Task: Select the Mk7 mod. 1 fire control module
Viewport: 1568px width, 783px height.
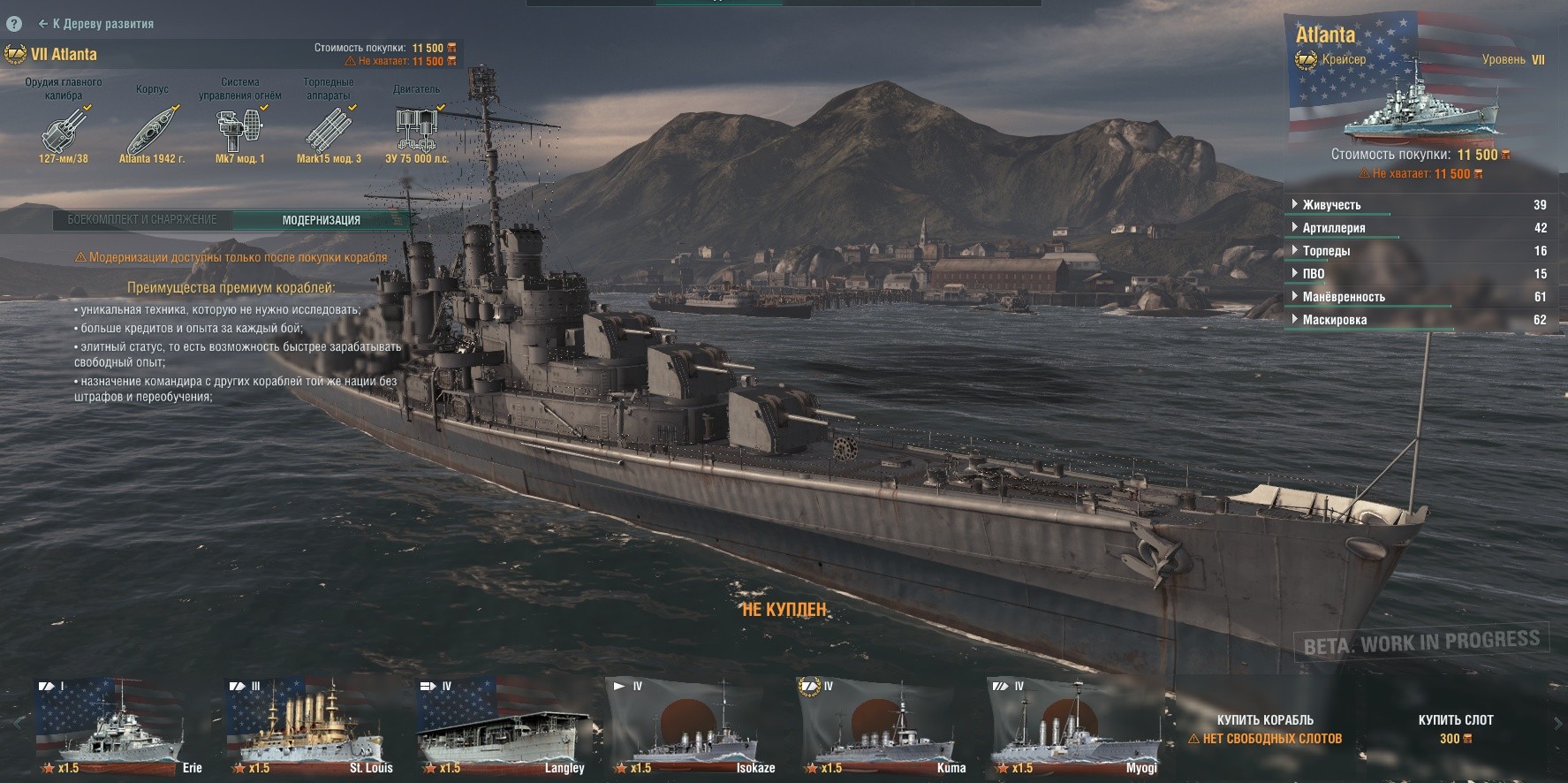Action: [x=239, y=131]
